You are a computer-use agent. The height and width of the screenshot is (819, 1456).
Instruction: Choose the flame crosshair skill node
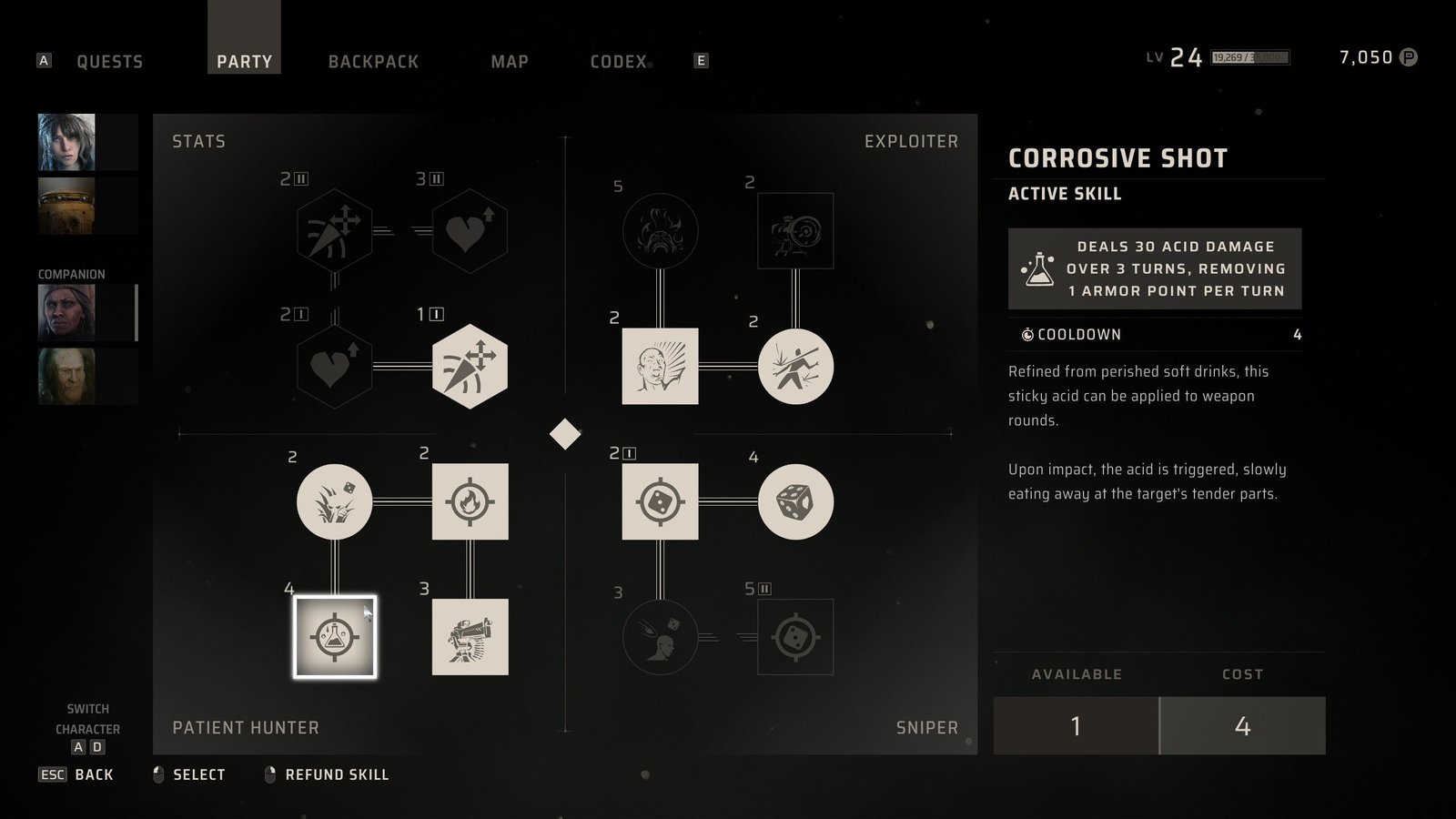pyautogui.click(x=470, y=501)
